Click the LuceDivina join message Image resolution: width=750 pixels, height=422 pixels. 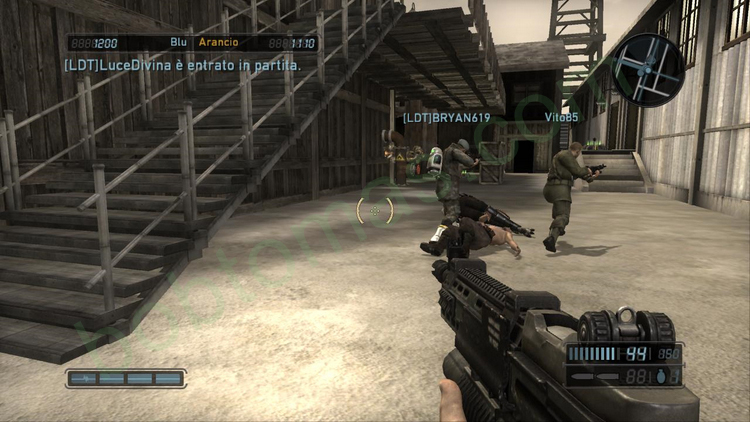(182, 64)
